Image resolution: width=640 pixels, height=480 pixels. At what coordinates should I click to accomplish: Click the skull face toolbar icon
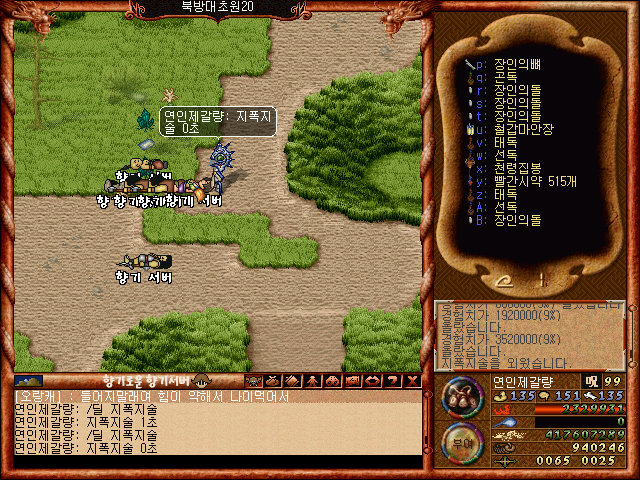tap(253, 381)
